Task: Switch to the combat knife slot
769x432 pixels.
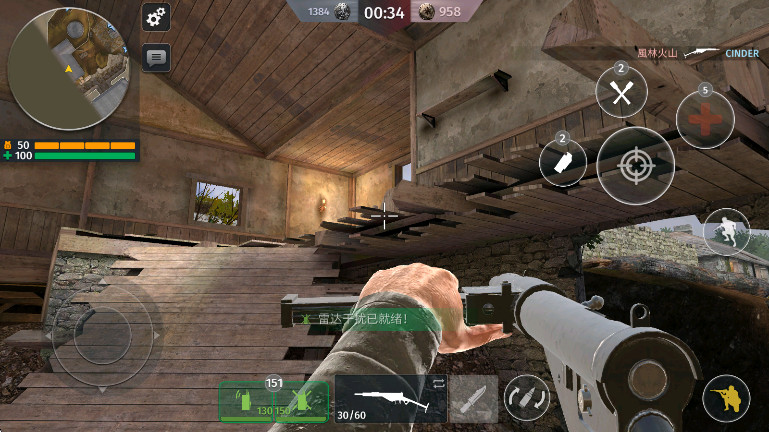Action: (473, 399)
